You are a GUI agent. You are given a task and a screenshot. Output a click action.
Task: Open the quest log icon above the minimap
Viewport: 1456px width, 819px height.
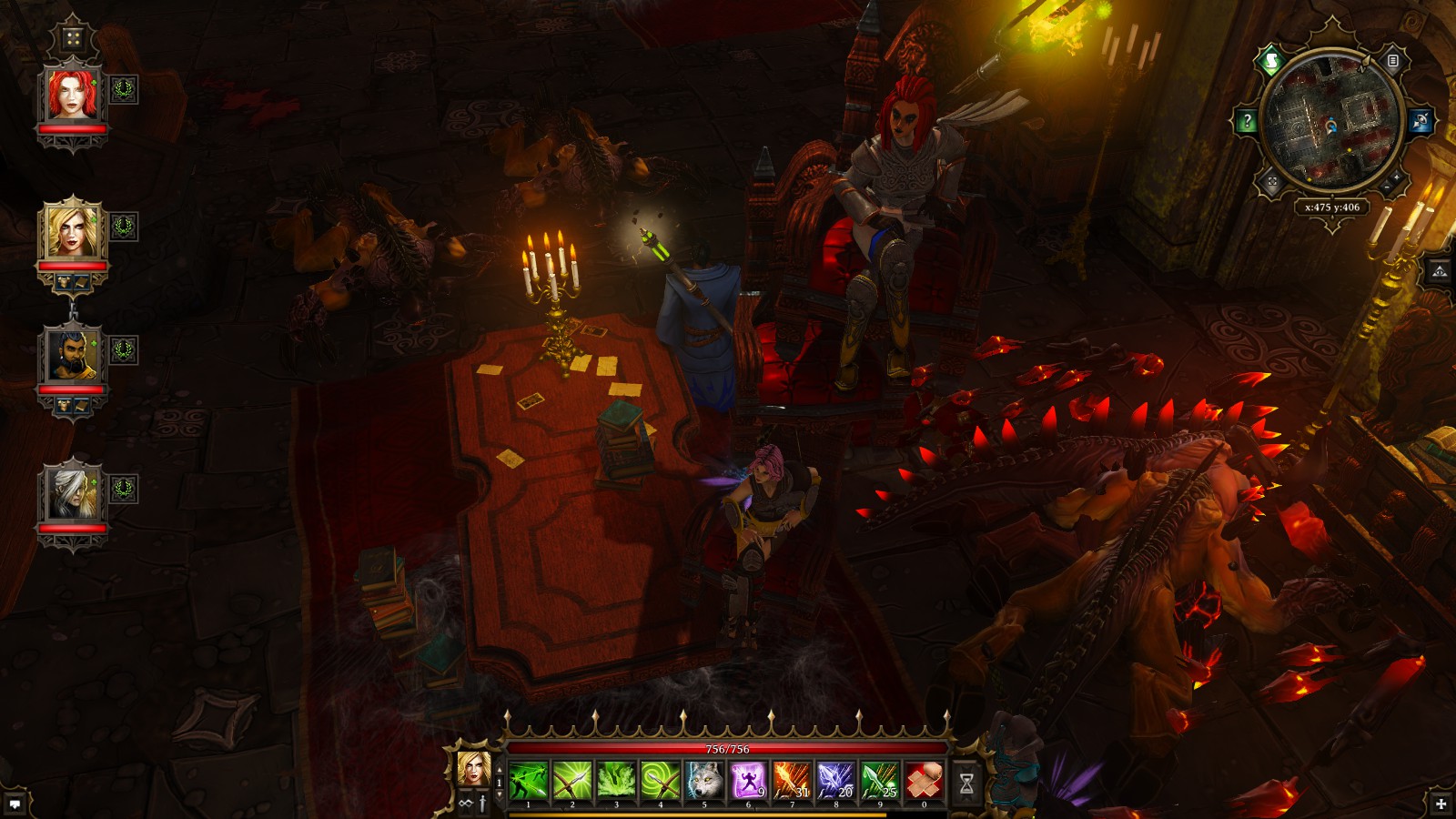click(x=1393, y=60)
